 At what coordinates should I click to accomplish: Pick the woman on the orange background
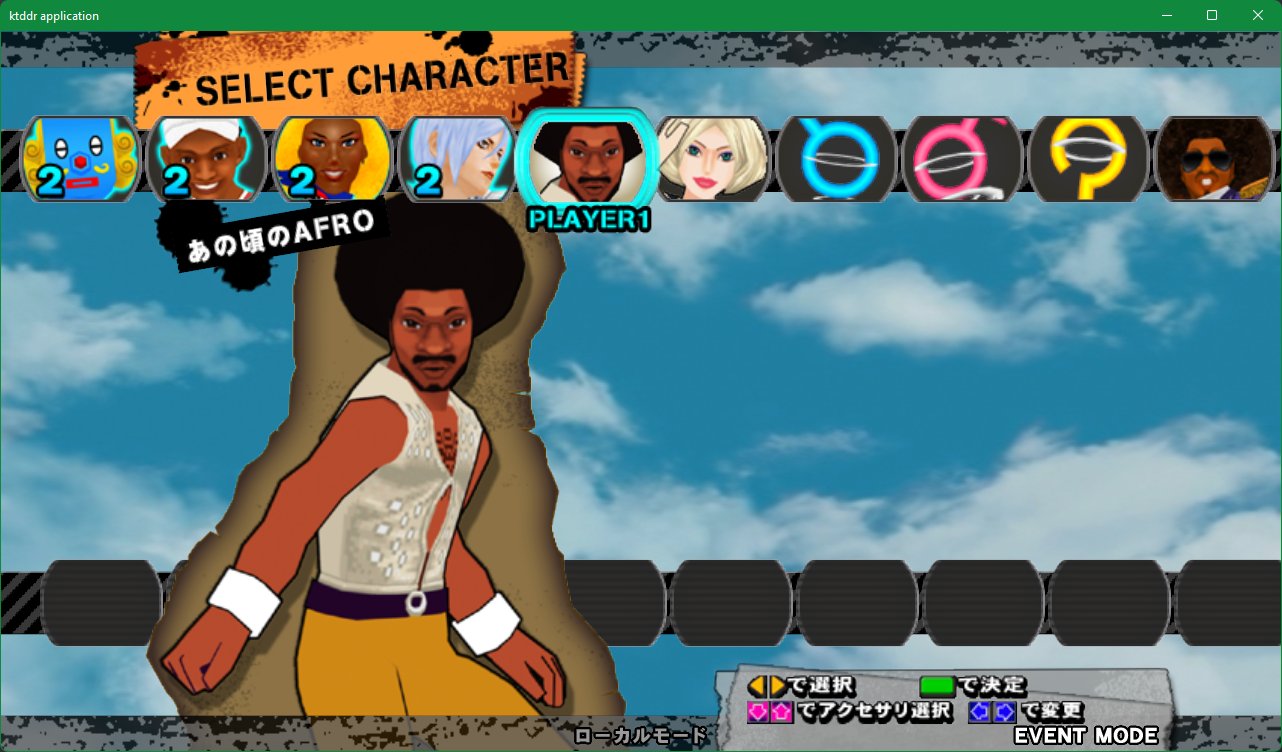332,158
